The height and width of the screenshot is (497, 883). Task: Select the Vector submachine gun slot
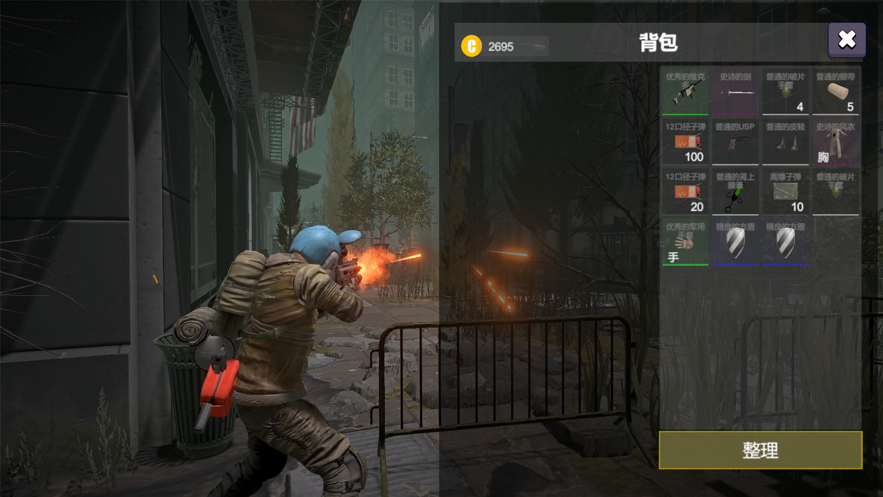pyautogui.click(x=685, y=91)
